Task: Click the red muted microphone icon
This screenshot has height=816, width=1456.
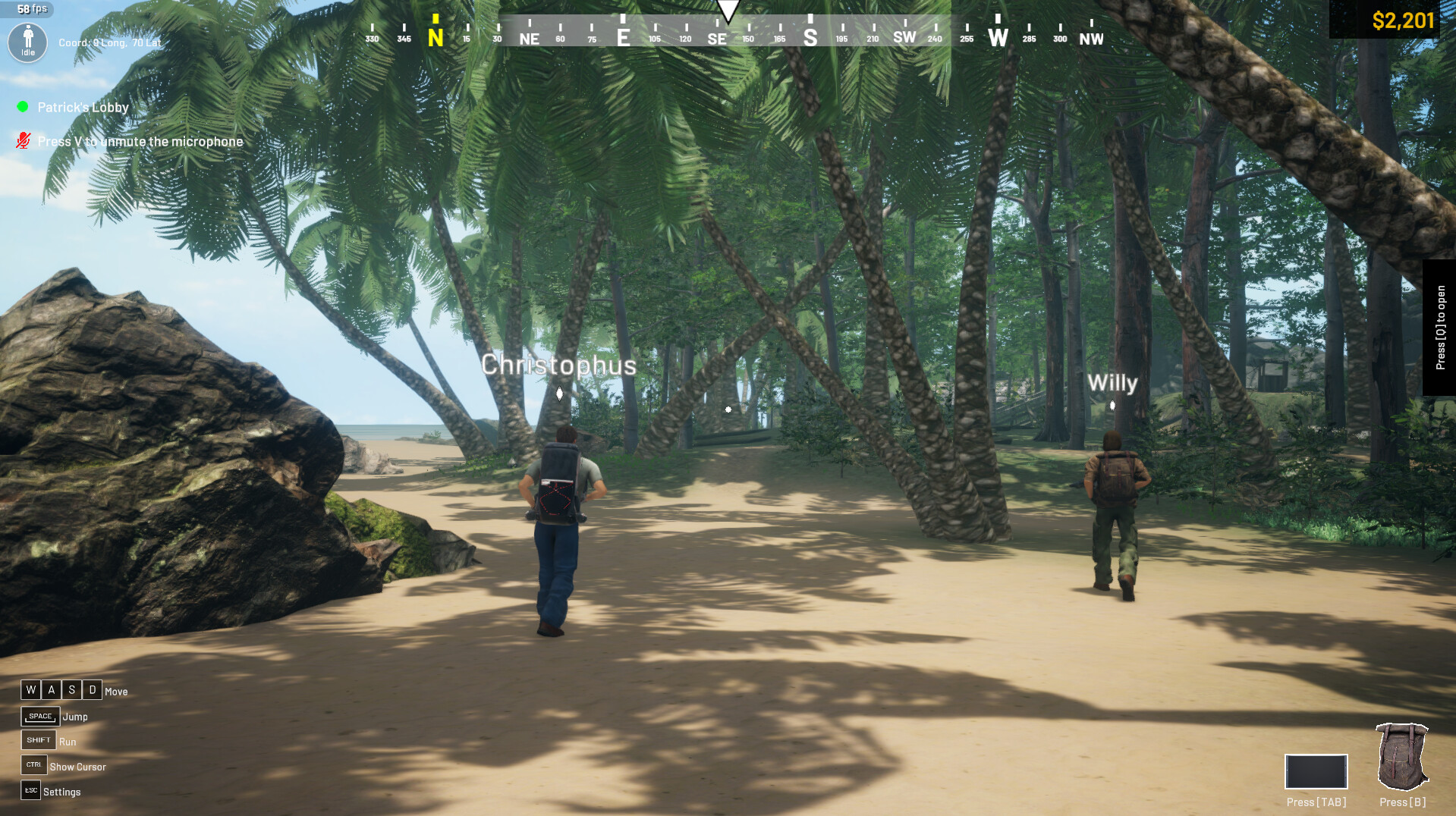Action: click(x=23, y=140)
